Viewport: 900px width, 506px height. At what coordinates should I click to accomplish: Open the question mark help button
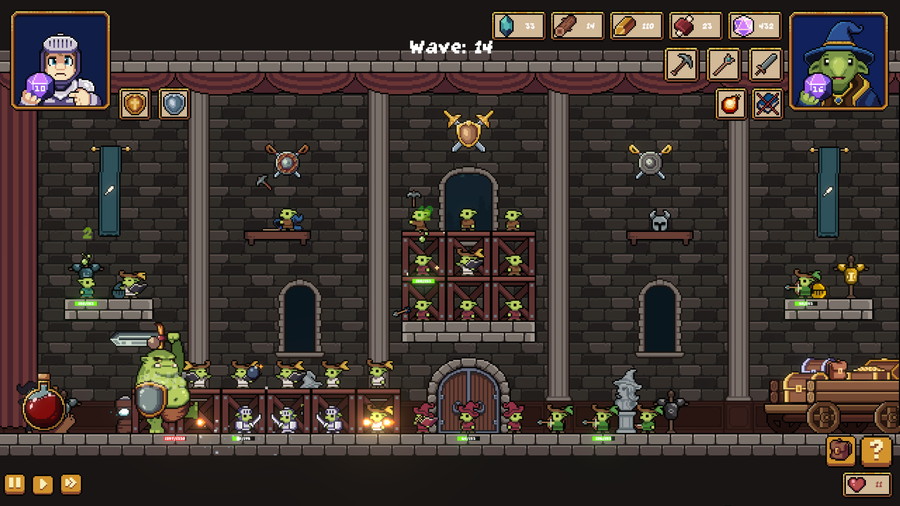[876, 451]
